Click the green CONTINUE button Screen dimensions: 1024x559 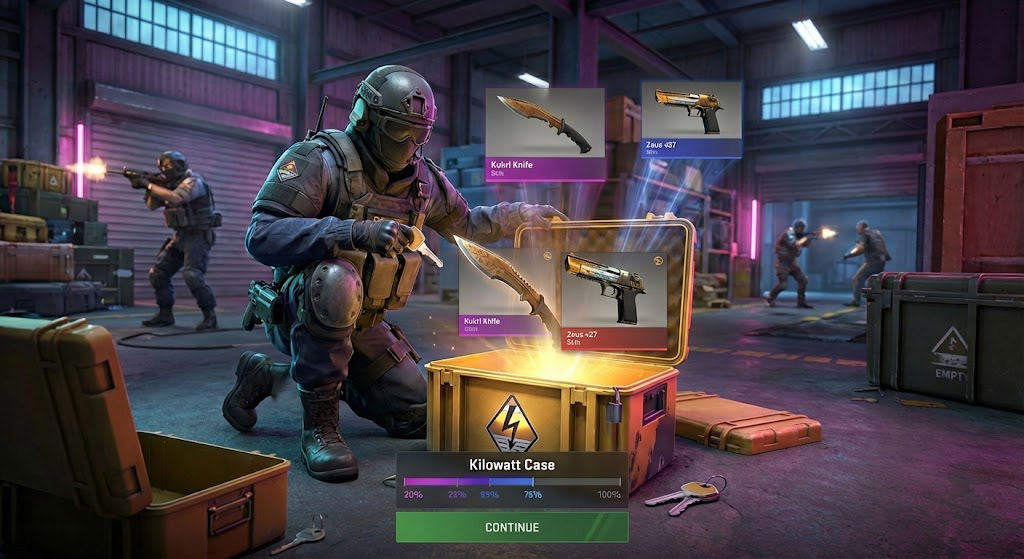(x=512, y=527)
